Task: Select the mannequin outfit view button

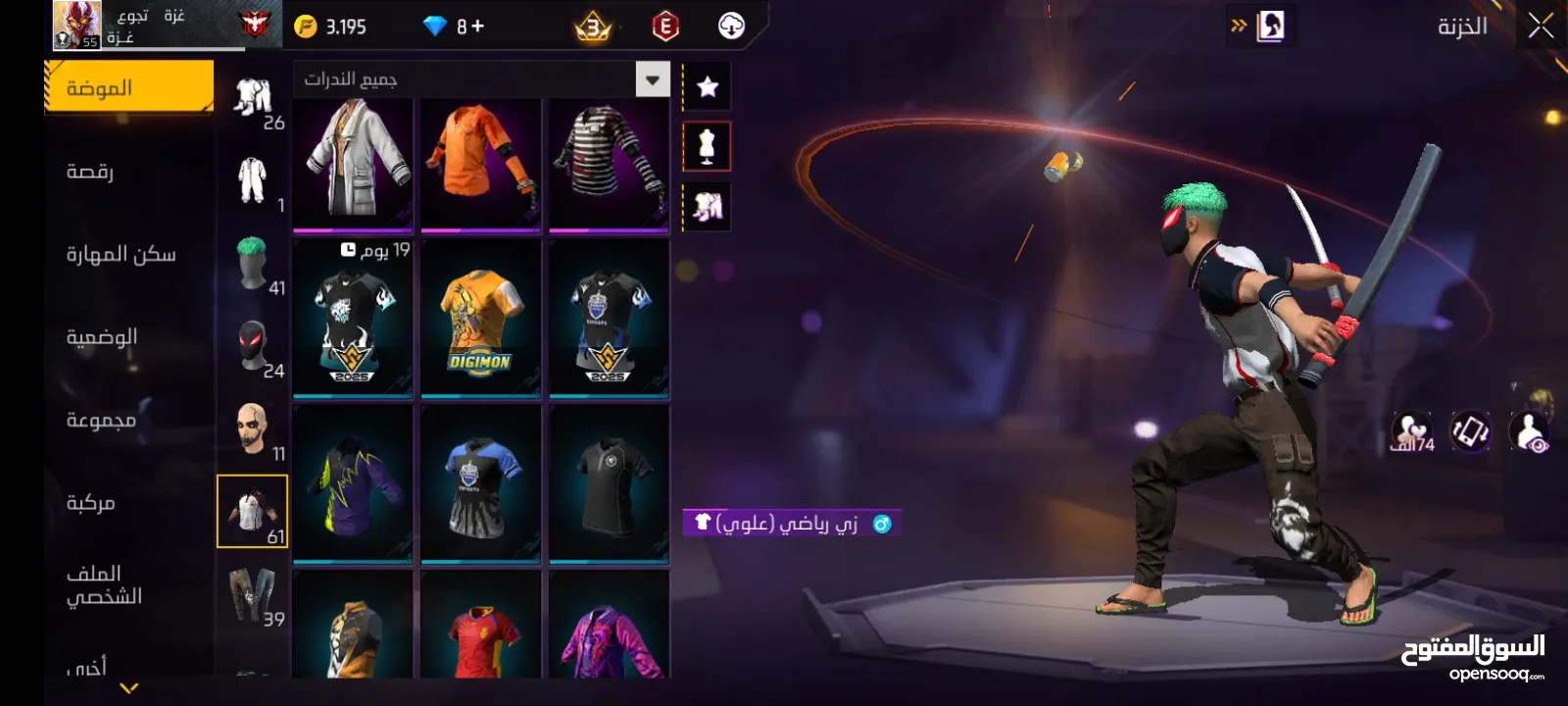Action: click(x=707, y=147)
